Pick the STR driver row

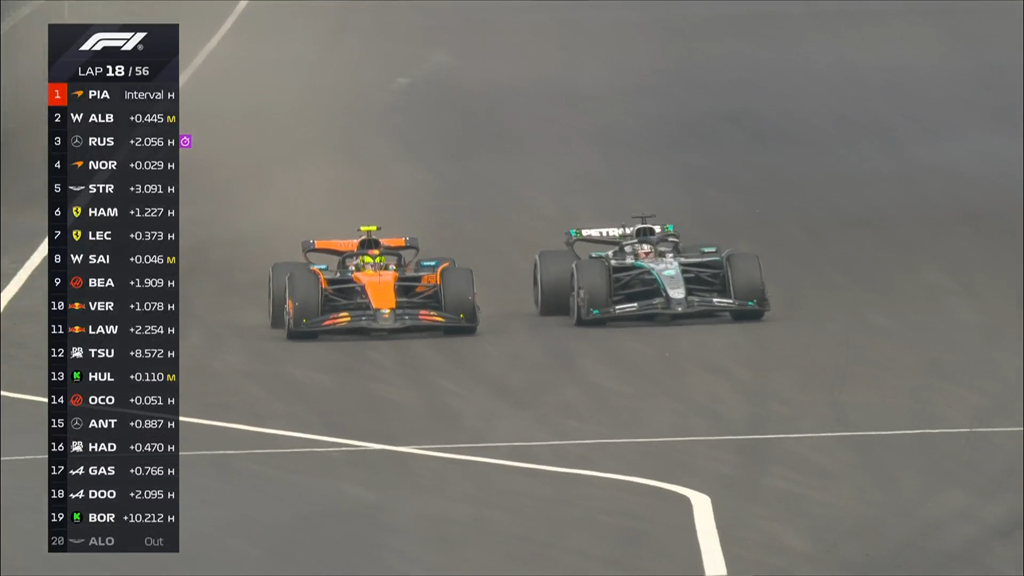113,189
